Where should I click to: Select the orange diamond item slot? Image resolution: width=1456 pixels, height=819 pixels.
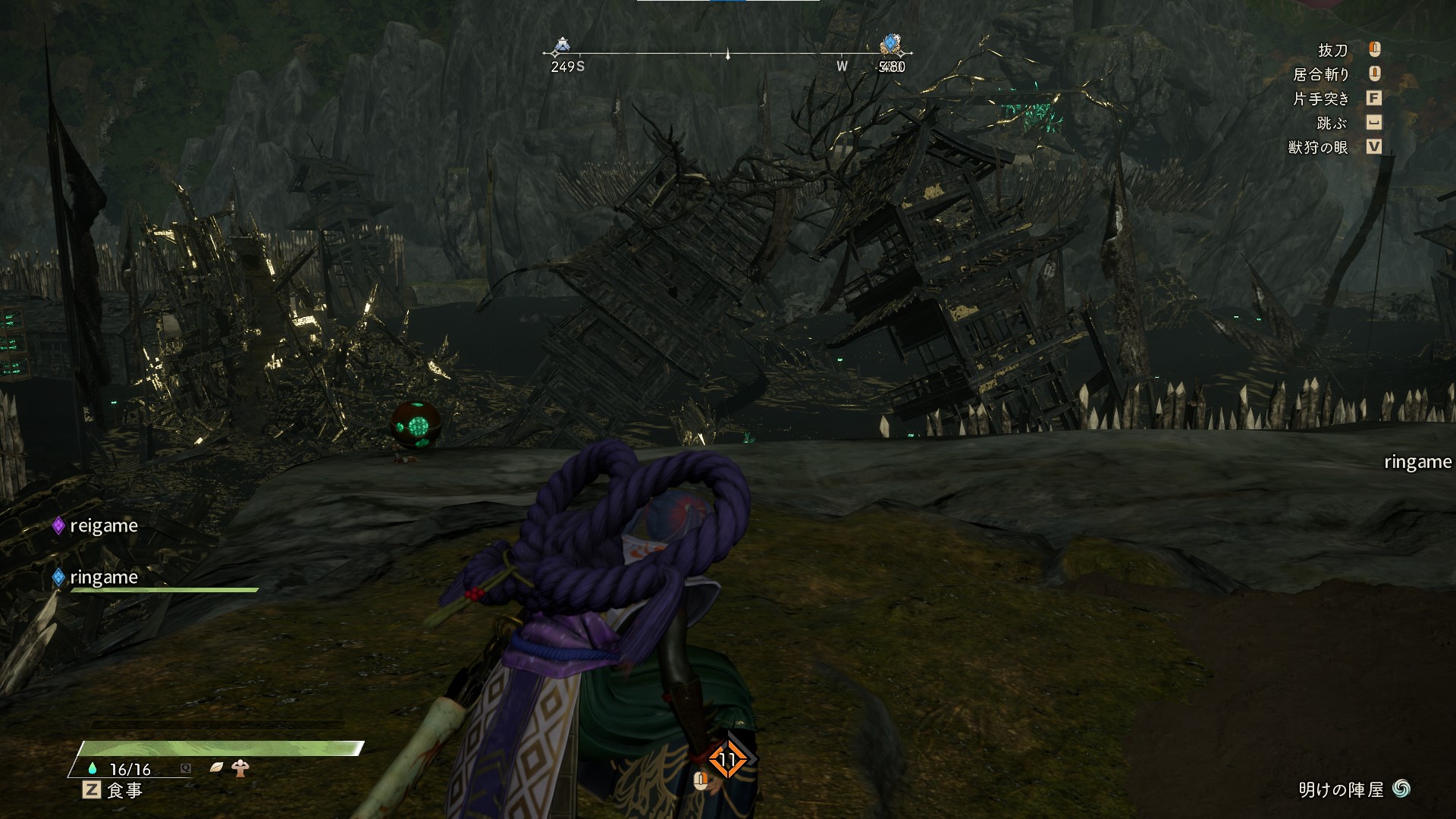pos(727,759)
